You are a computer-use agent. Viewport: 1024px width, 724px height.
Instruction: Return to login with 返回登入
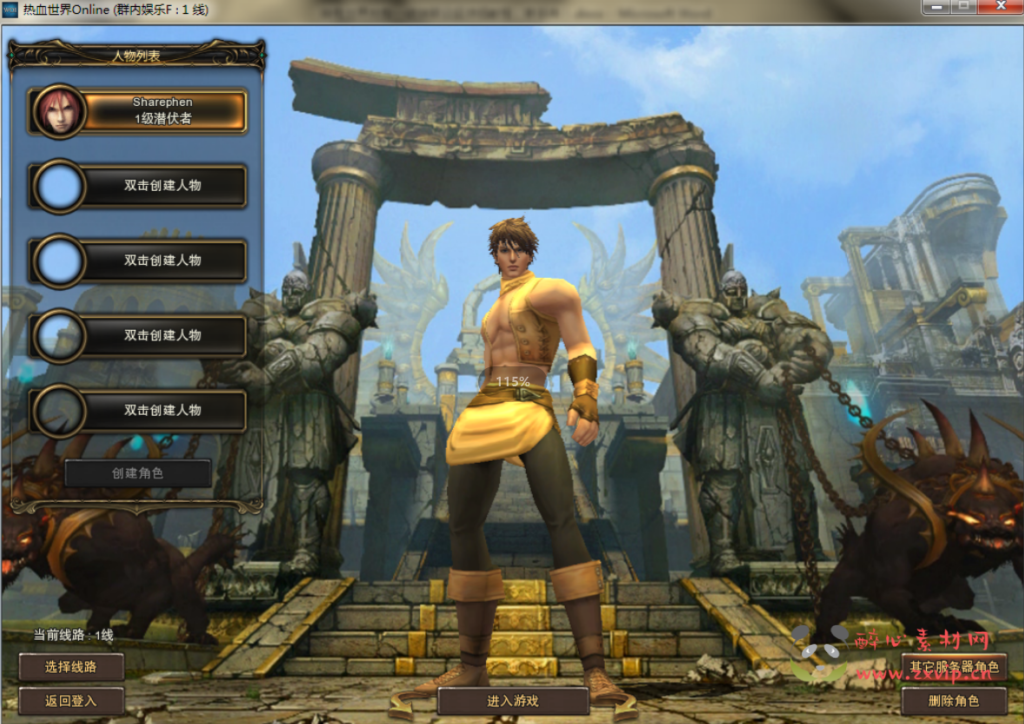[71, 701]
